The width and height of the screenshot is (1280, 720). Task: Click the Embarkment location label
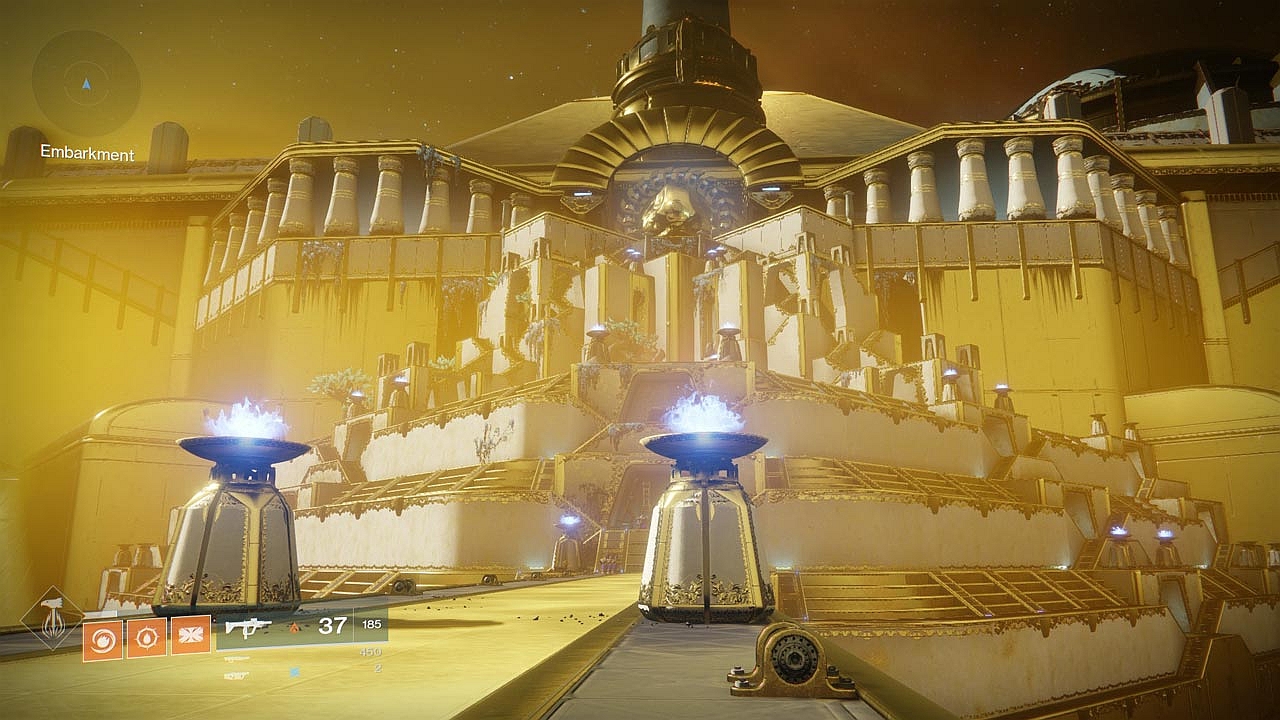point(86,153)
